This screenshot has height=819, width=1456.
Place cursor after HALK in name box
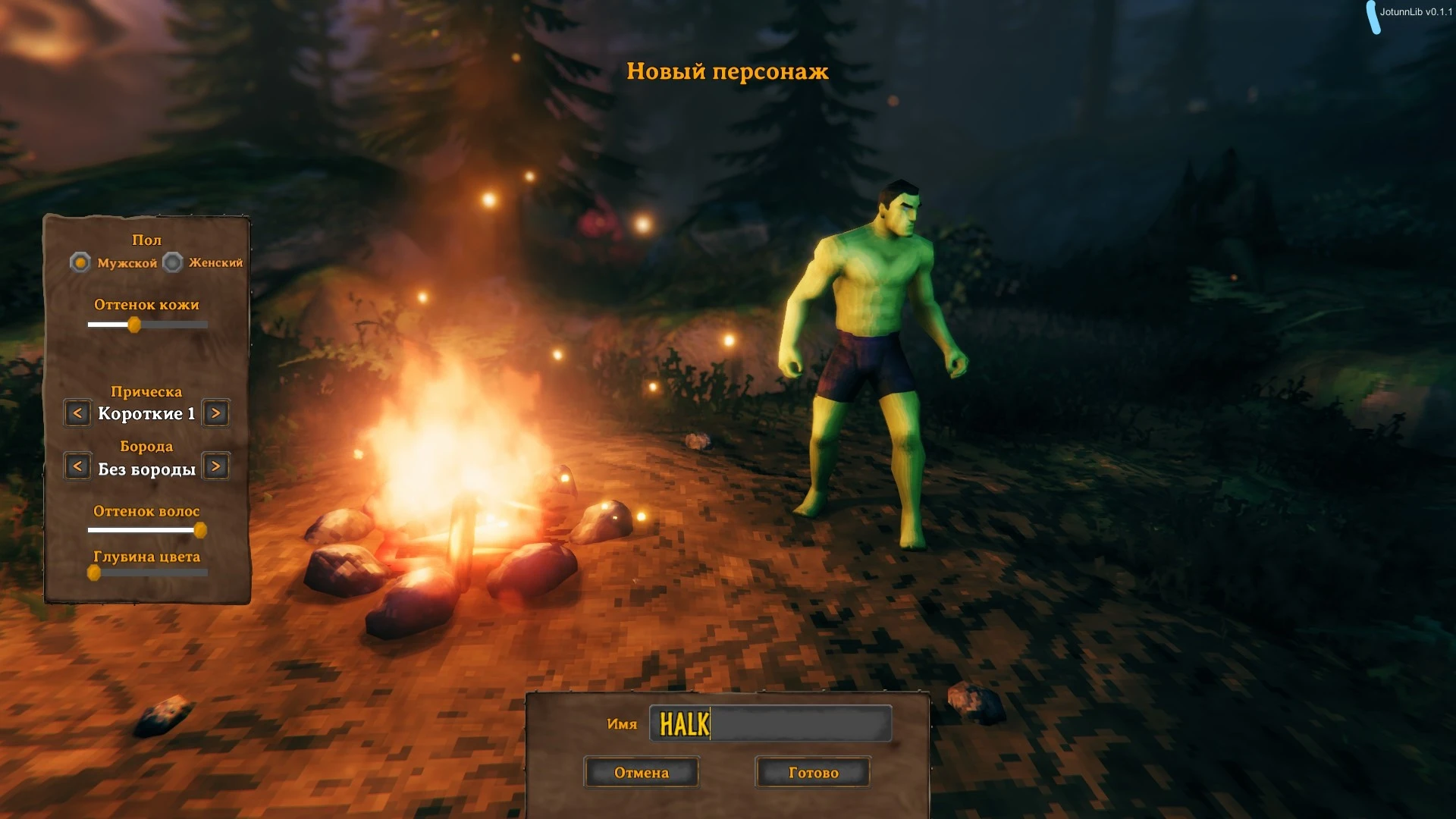709,723
